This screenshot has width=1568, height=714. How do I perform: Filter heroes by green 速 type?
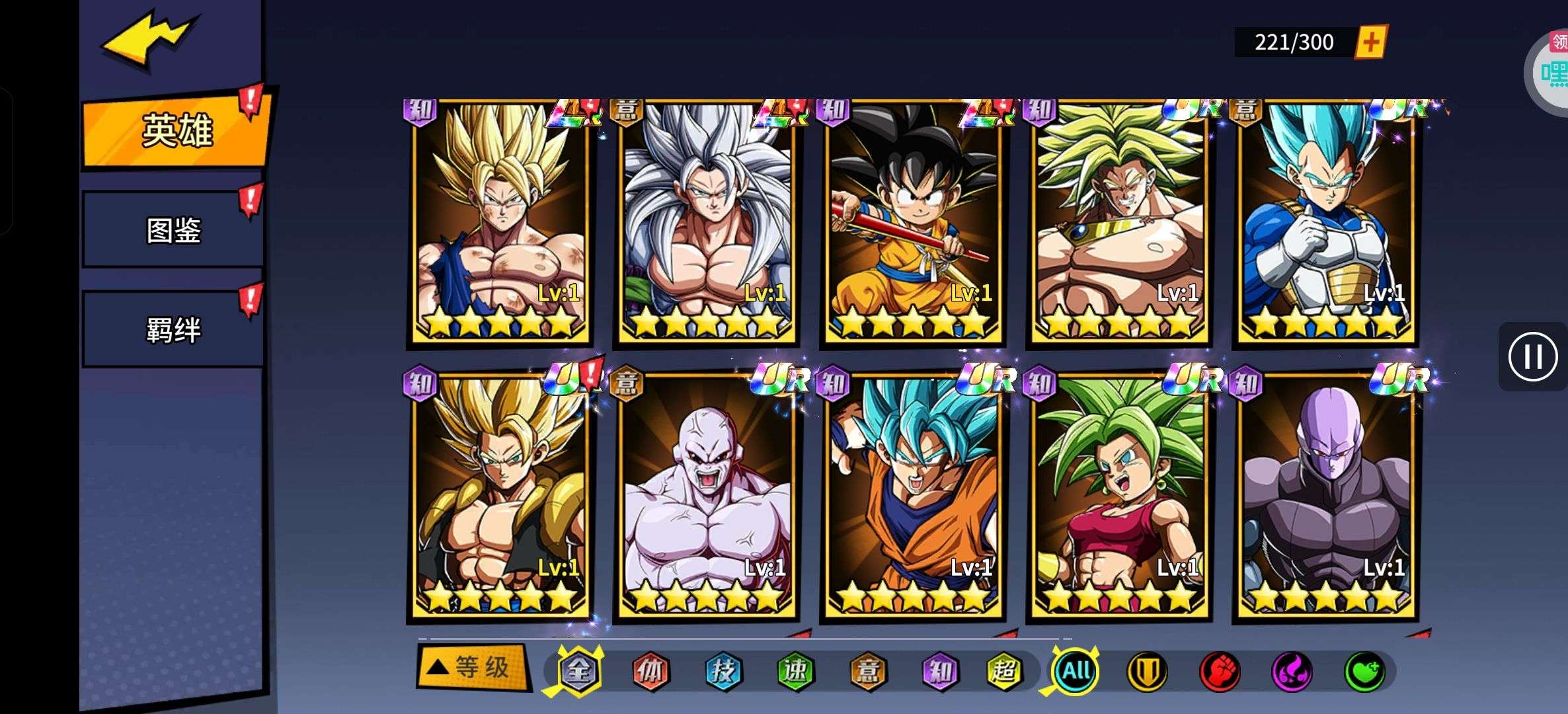point(795,672)
